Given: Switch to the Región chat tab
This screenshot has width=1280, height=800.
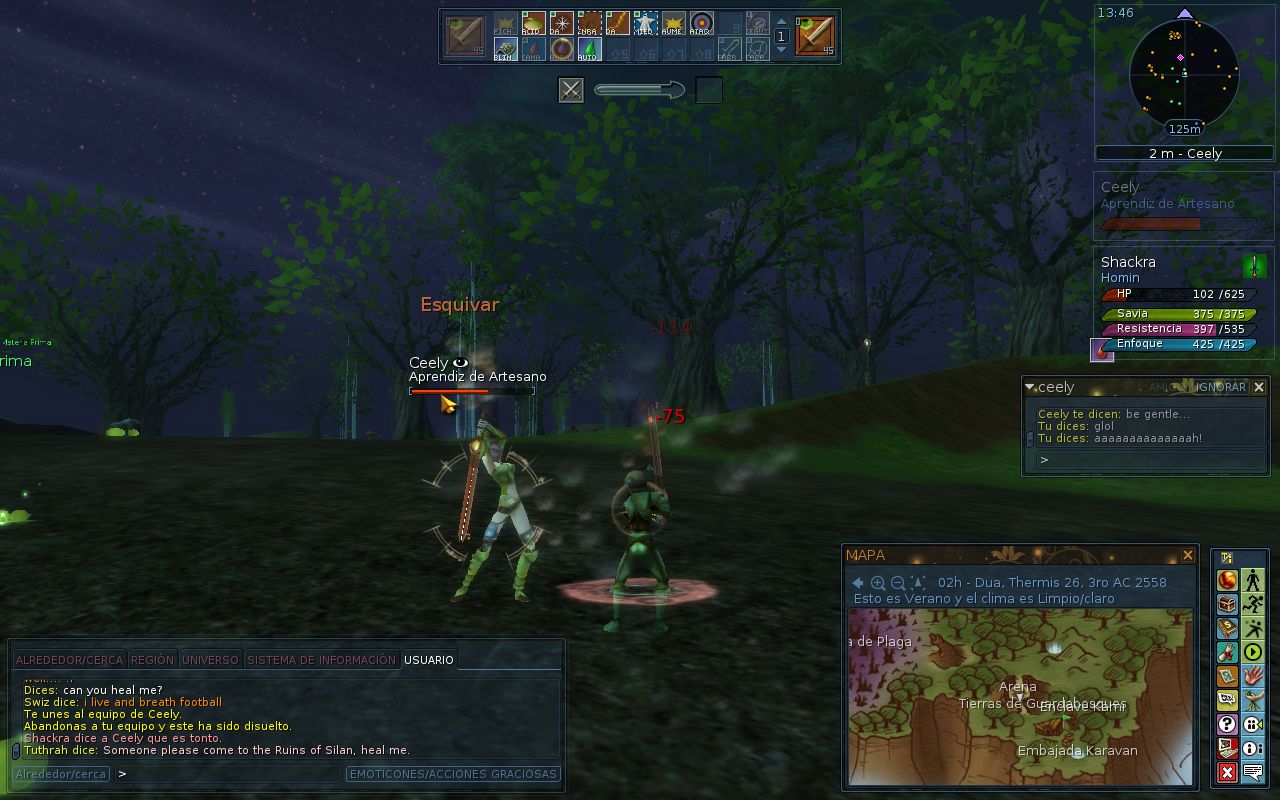Looking at the screenshot, I should (152, 660).
